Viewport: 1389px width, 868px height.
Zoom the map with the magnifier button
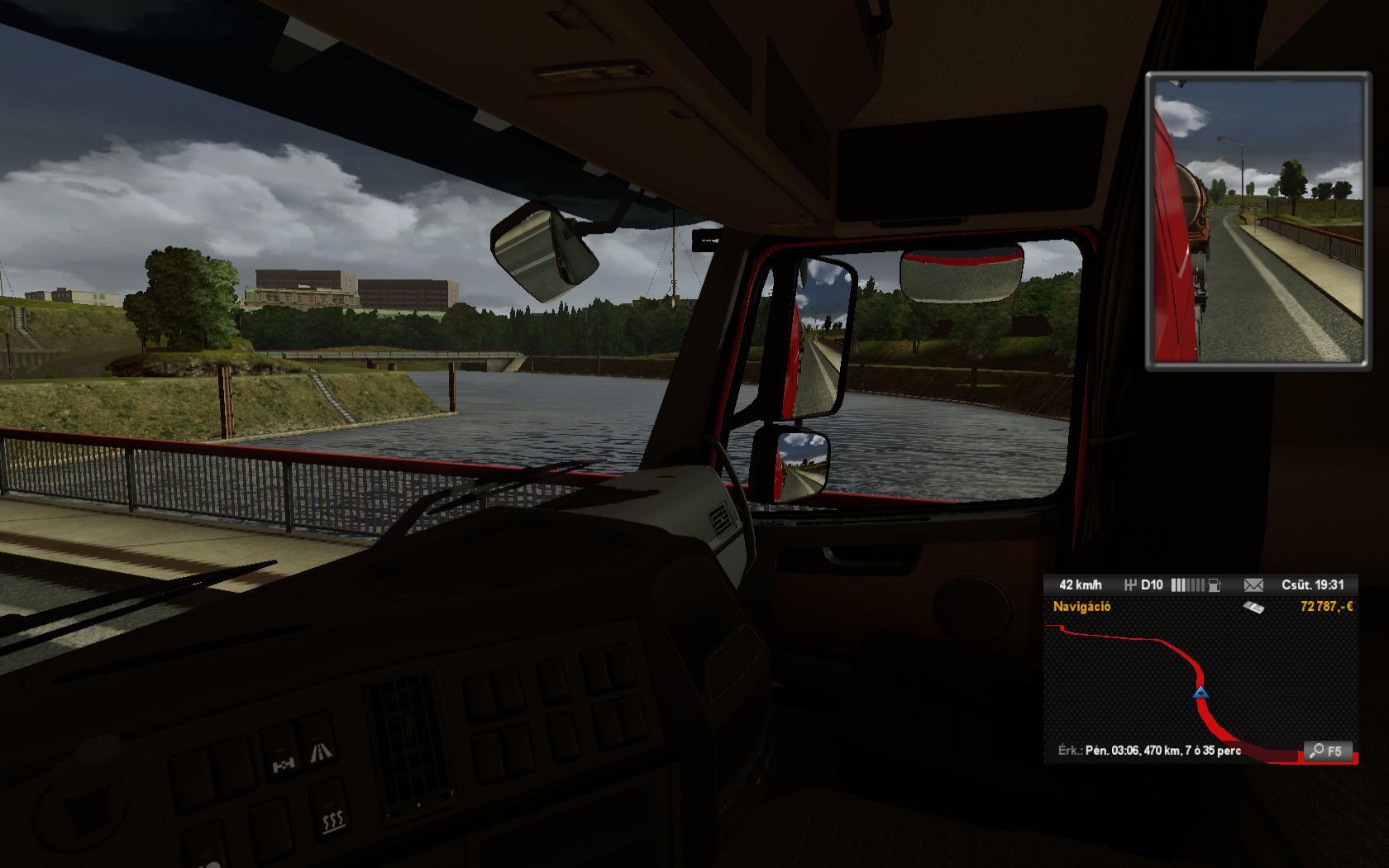point(1327,751)
